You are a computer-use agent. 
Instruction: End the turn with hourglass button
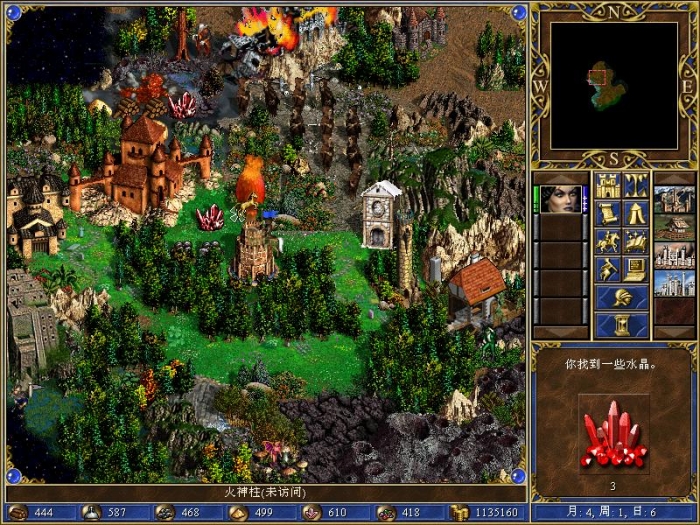point(621,325)
